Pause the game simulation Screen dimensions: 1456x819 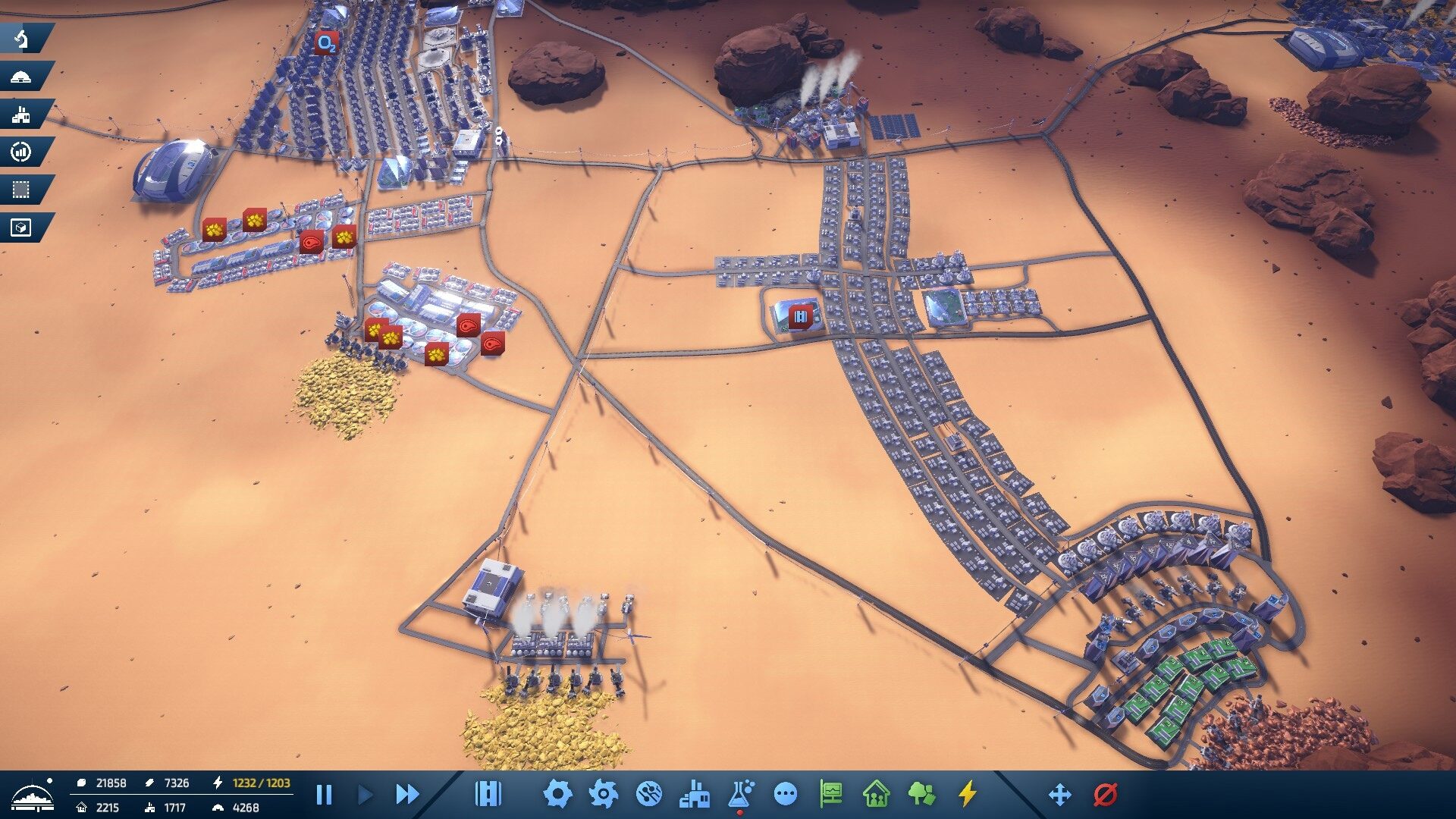pyautogui.click(x=324, y=795)
